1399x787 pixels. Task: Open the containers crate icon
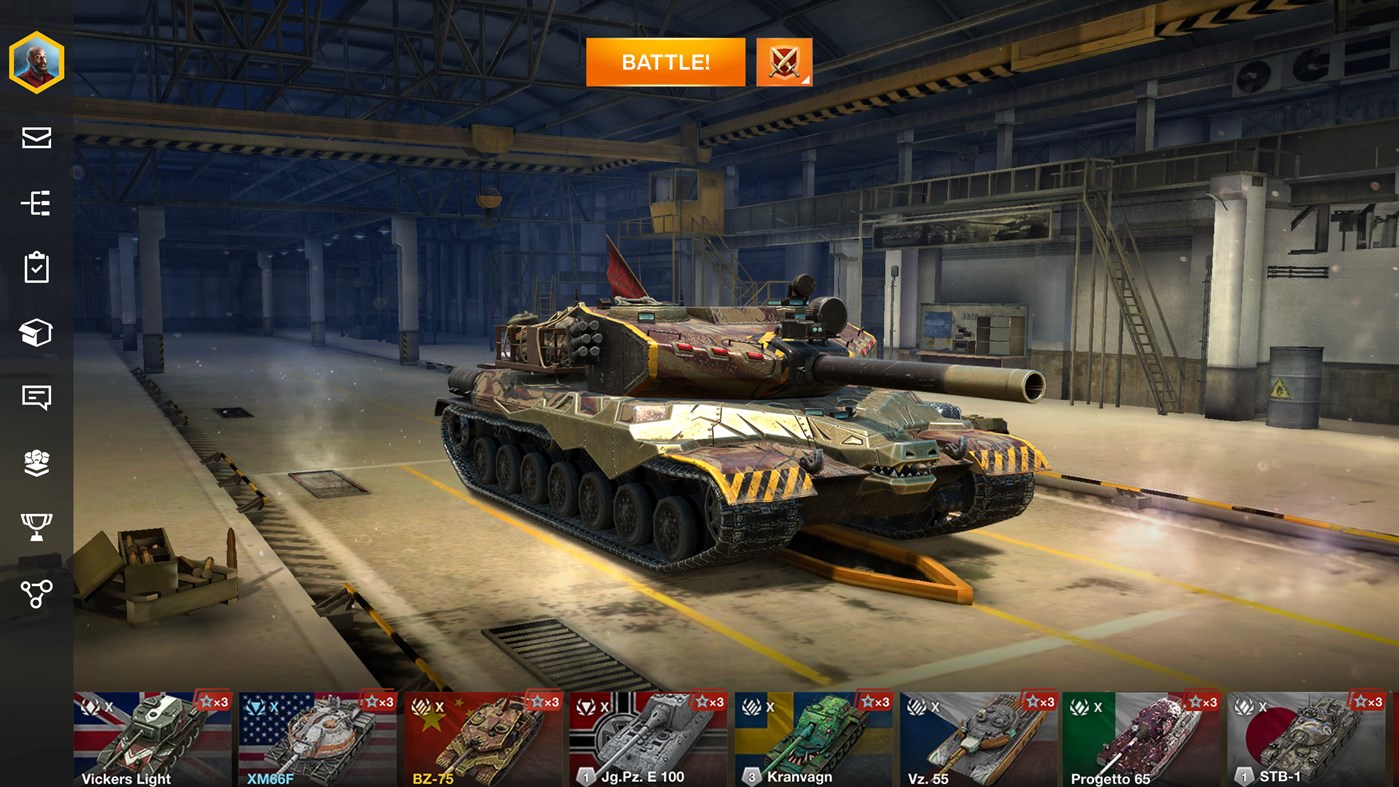[x=36, y=331]
